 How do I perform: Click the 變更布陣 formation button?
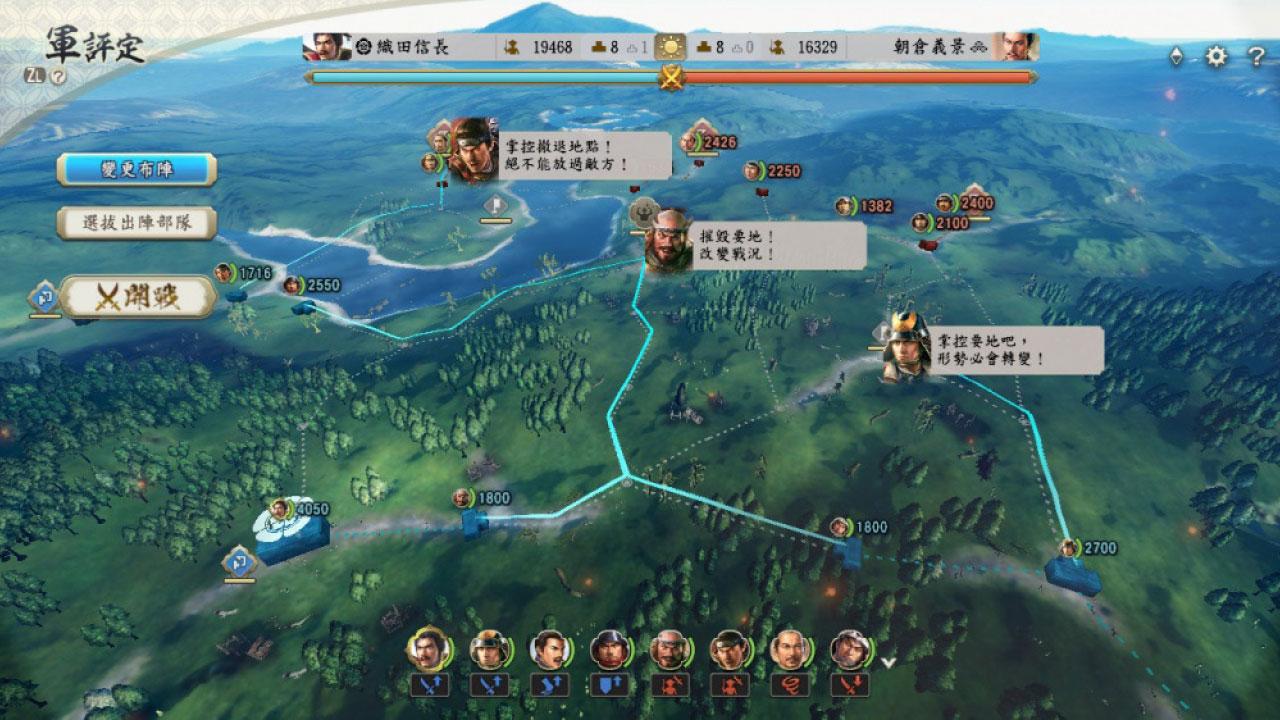point(137,169)
